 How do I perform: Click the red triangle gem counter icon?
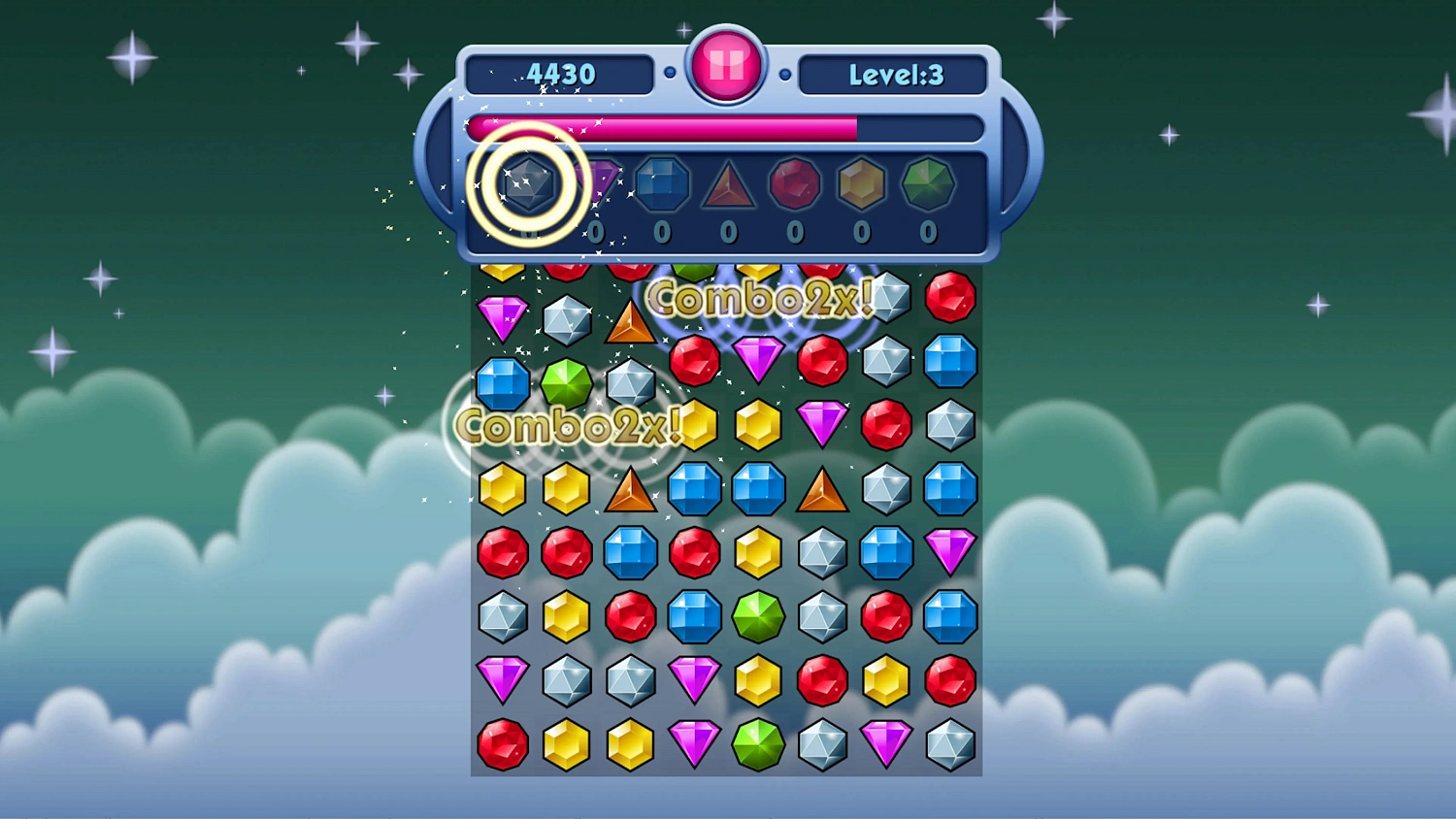[x=729, y=184]
